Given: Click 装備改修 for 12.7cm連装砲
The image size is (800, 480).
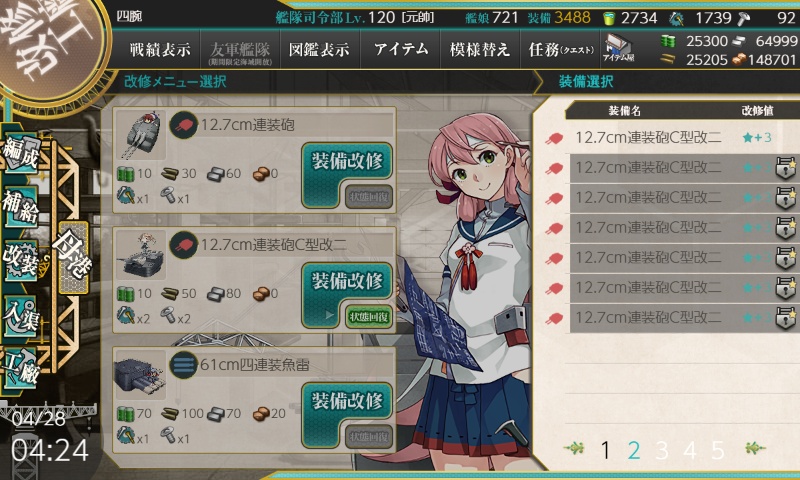Looking at the screenshot, I should coord(346,161).
